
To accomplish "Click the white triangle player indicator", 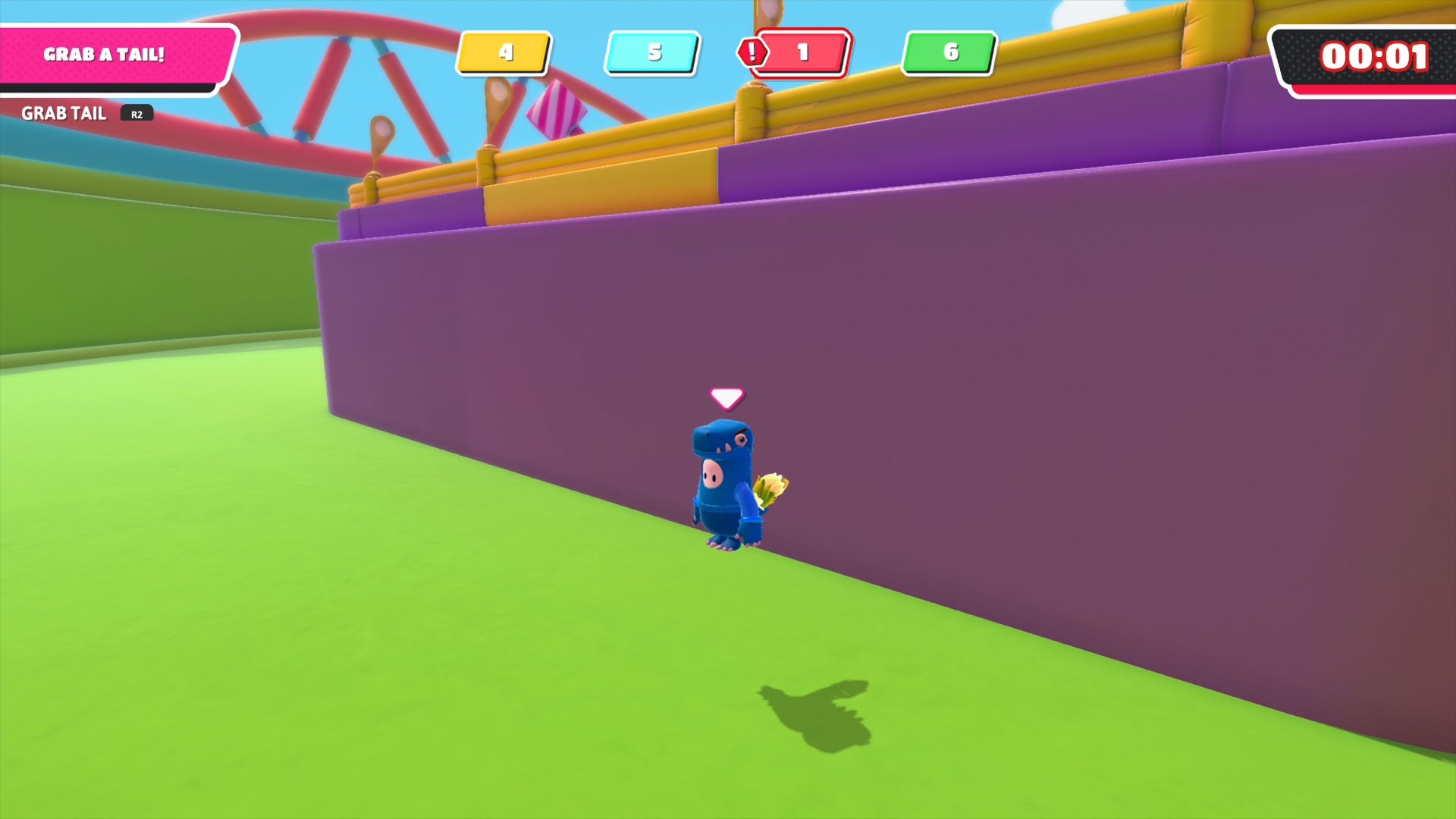I will click(727, 395).
